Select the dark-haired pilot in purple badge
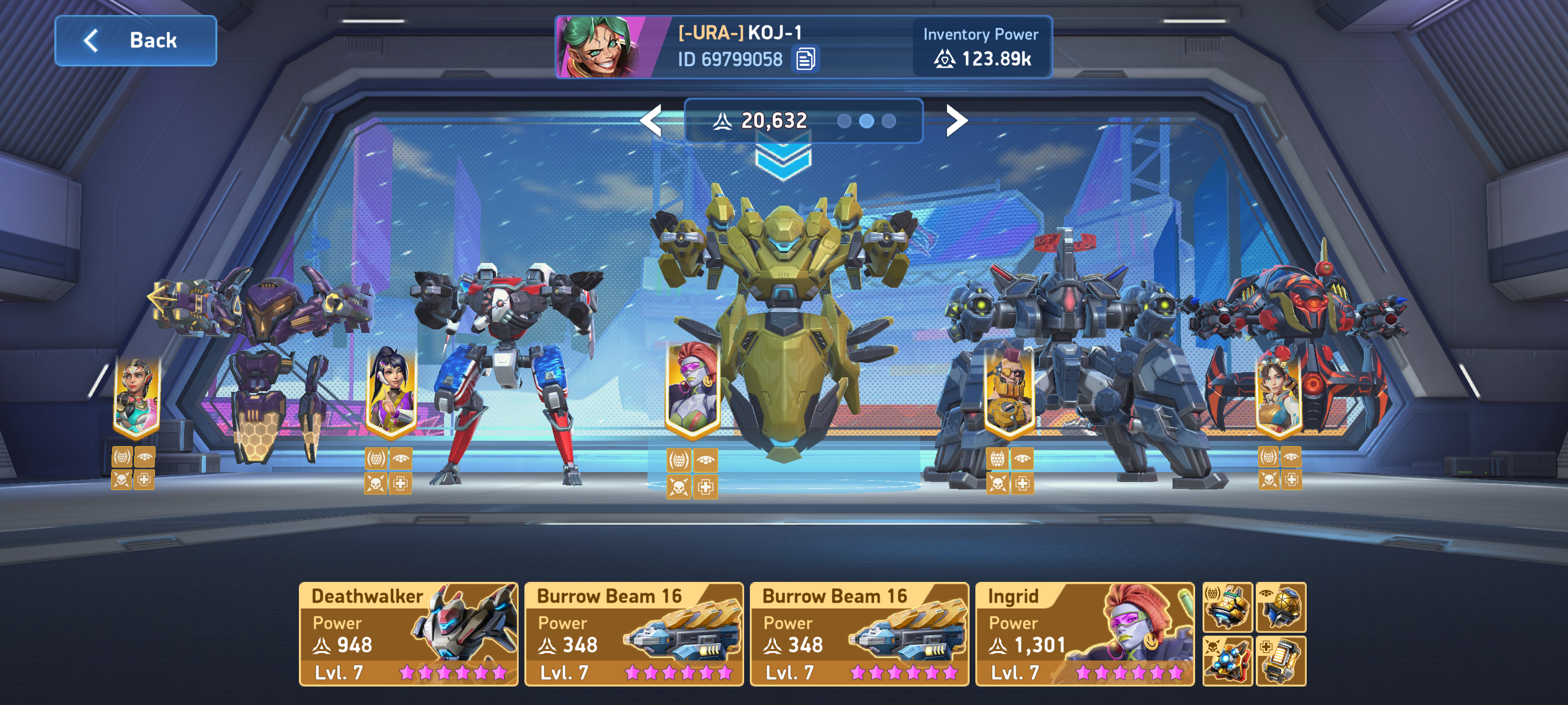 click(391, 390)
